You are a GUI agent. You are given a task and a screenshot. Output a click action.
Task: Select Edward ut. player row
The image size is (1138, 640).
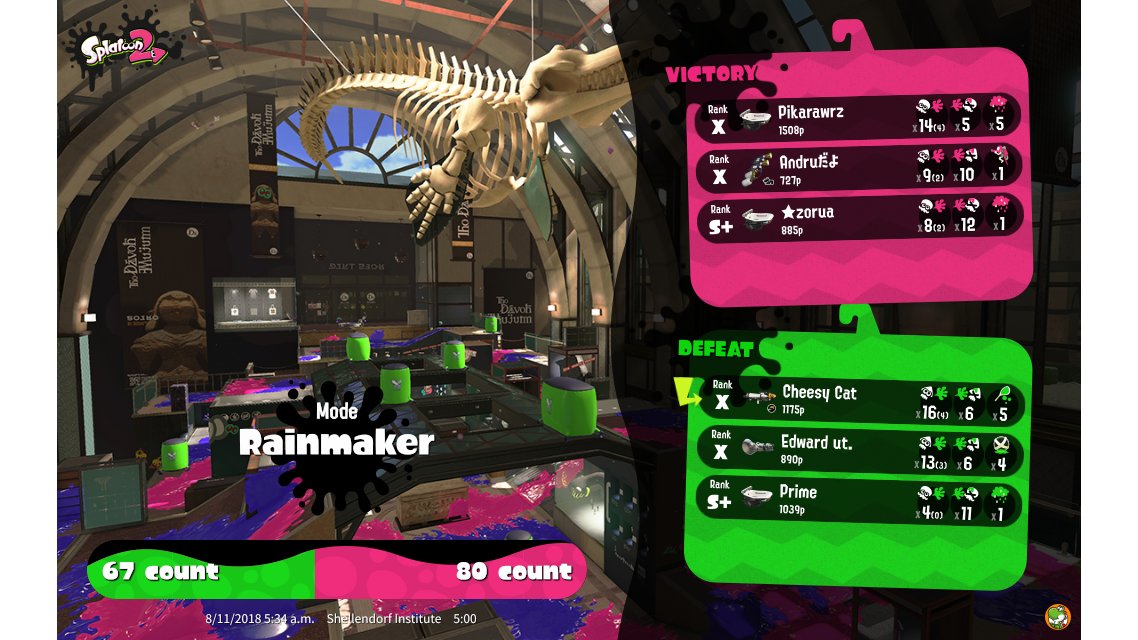pyautogui.click(x=860, y=449)
